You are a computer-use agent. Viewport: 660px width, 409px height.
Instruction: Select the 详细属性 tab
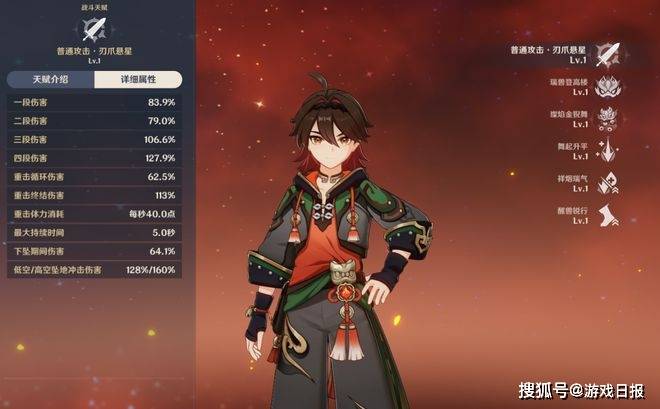coord(138,79)
